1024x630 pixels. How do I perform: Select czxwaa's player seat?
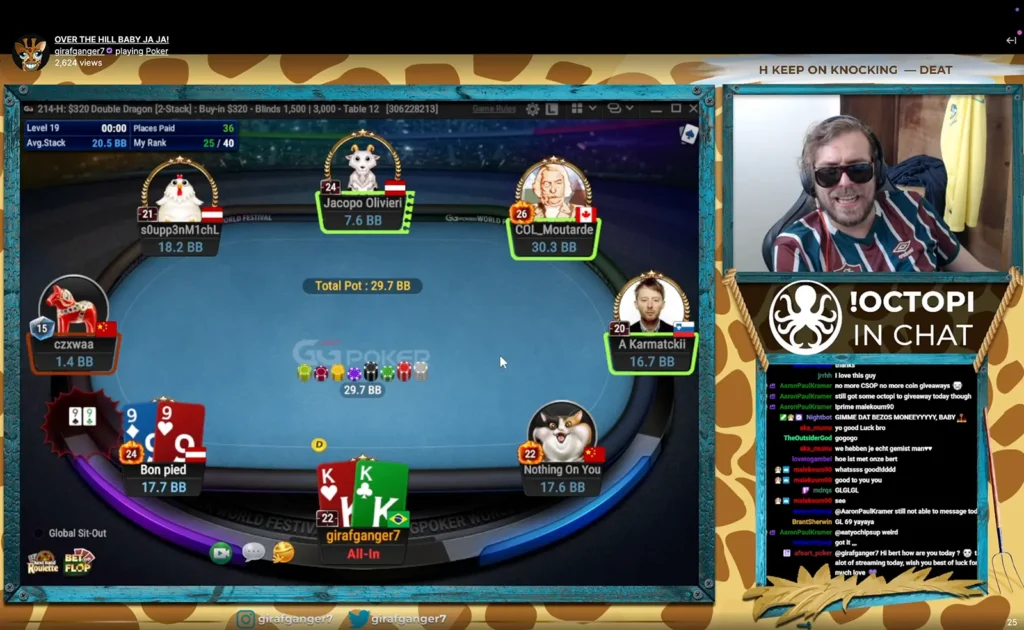coord(74,325)
